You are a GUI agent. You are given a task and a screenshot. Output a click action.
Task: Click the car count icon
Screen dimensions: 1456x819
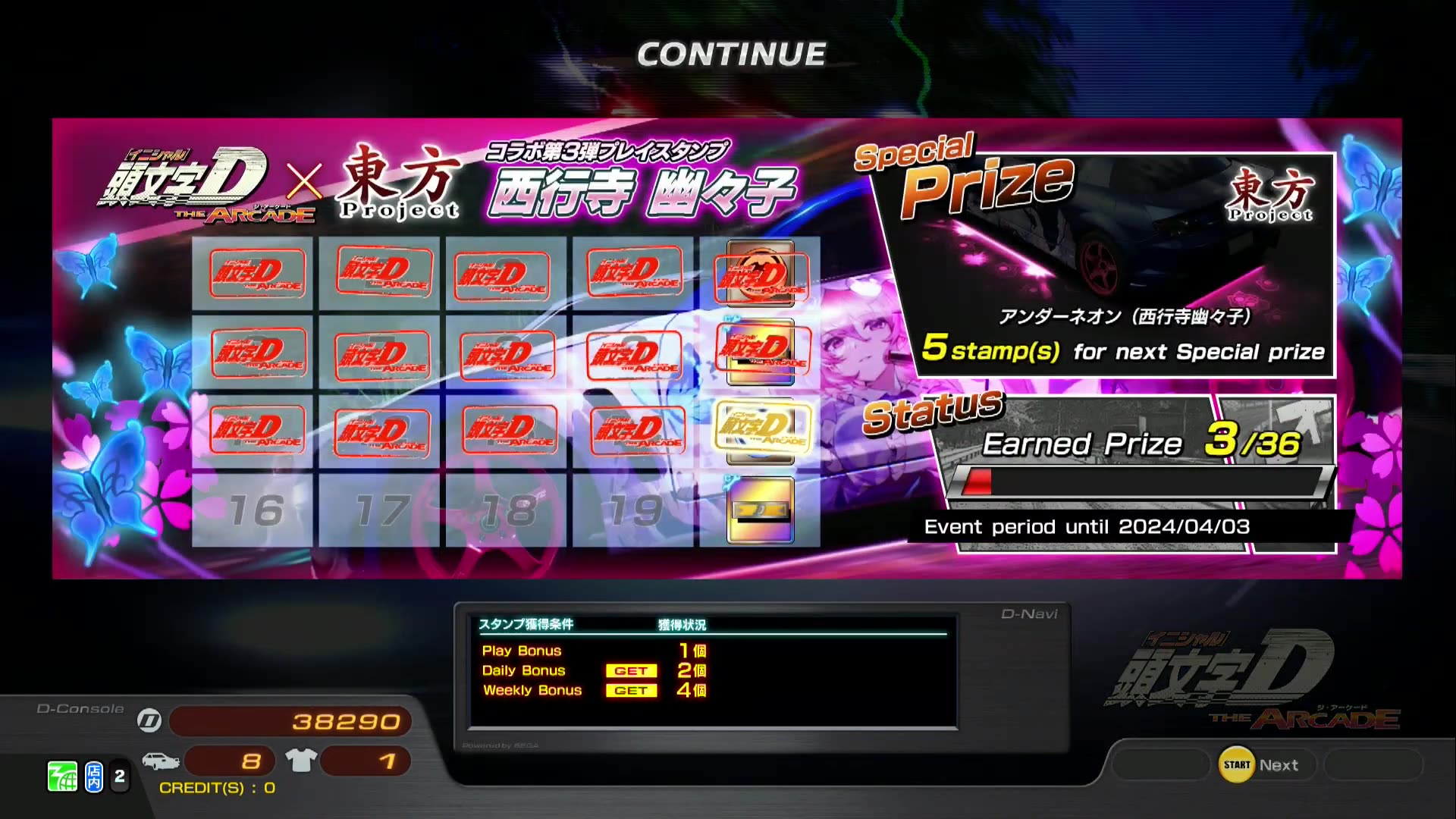click(x=161, y=760)
